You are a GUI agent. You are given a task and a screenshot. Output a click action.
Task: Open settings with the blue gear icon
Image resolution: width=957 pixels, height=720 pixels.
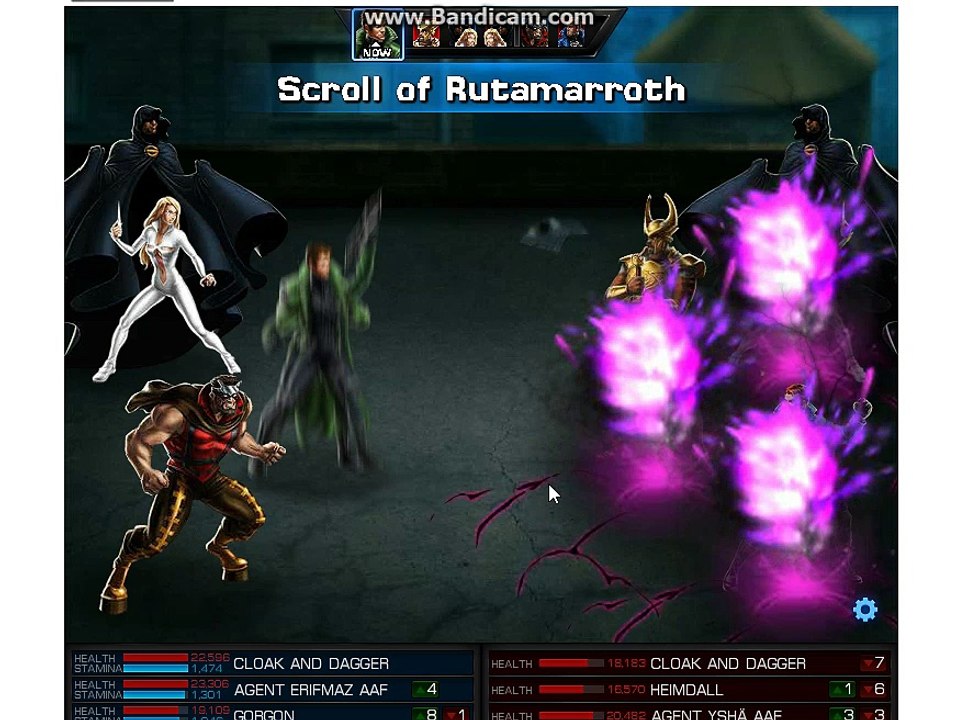click(865, 610)
